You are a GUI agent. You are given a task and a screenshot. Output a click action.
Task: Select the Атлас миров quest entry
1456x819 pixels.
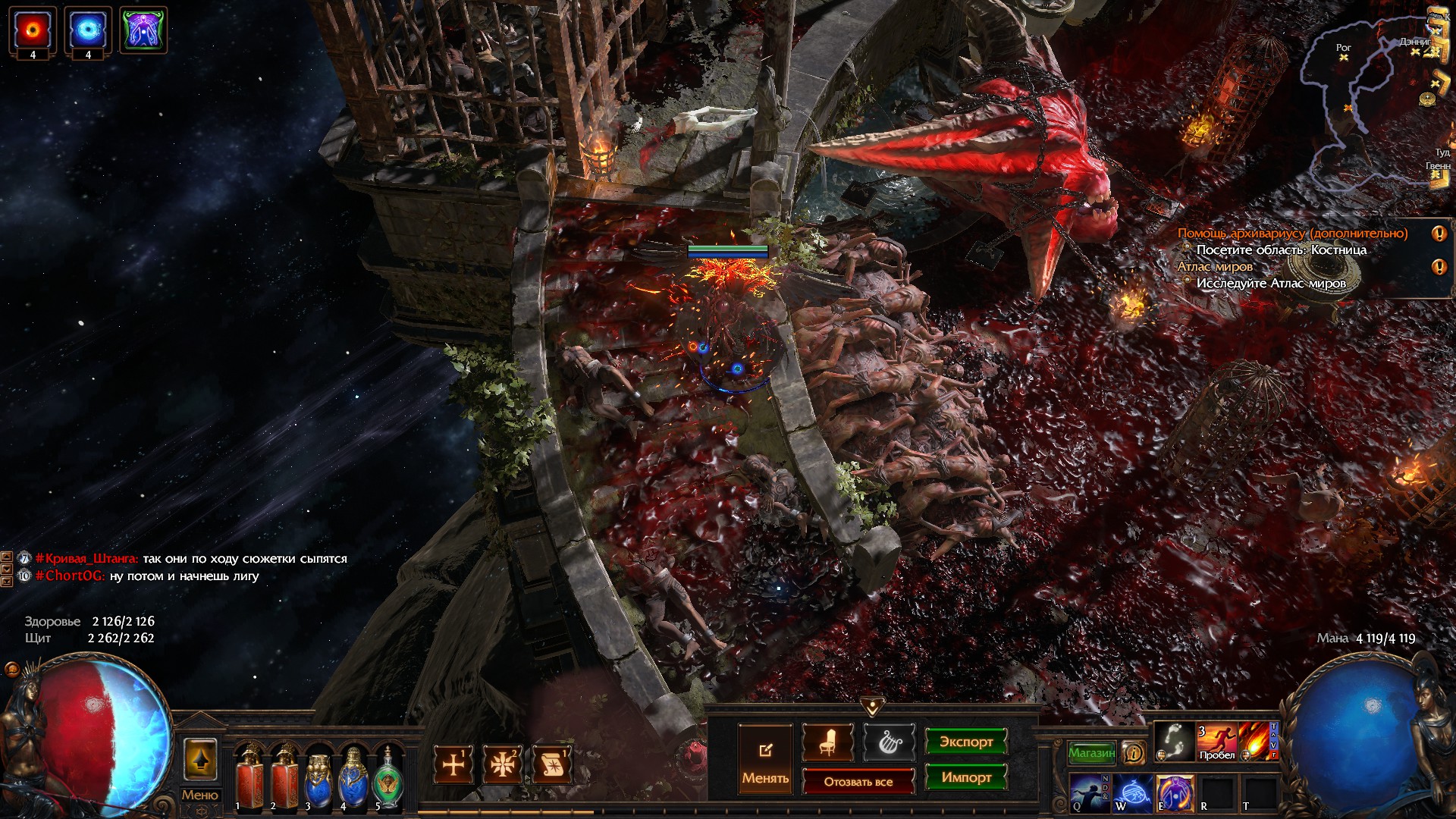click(x=1215, y=267)
